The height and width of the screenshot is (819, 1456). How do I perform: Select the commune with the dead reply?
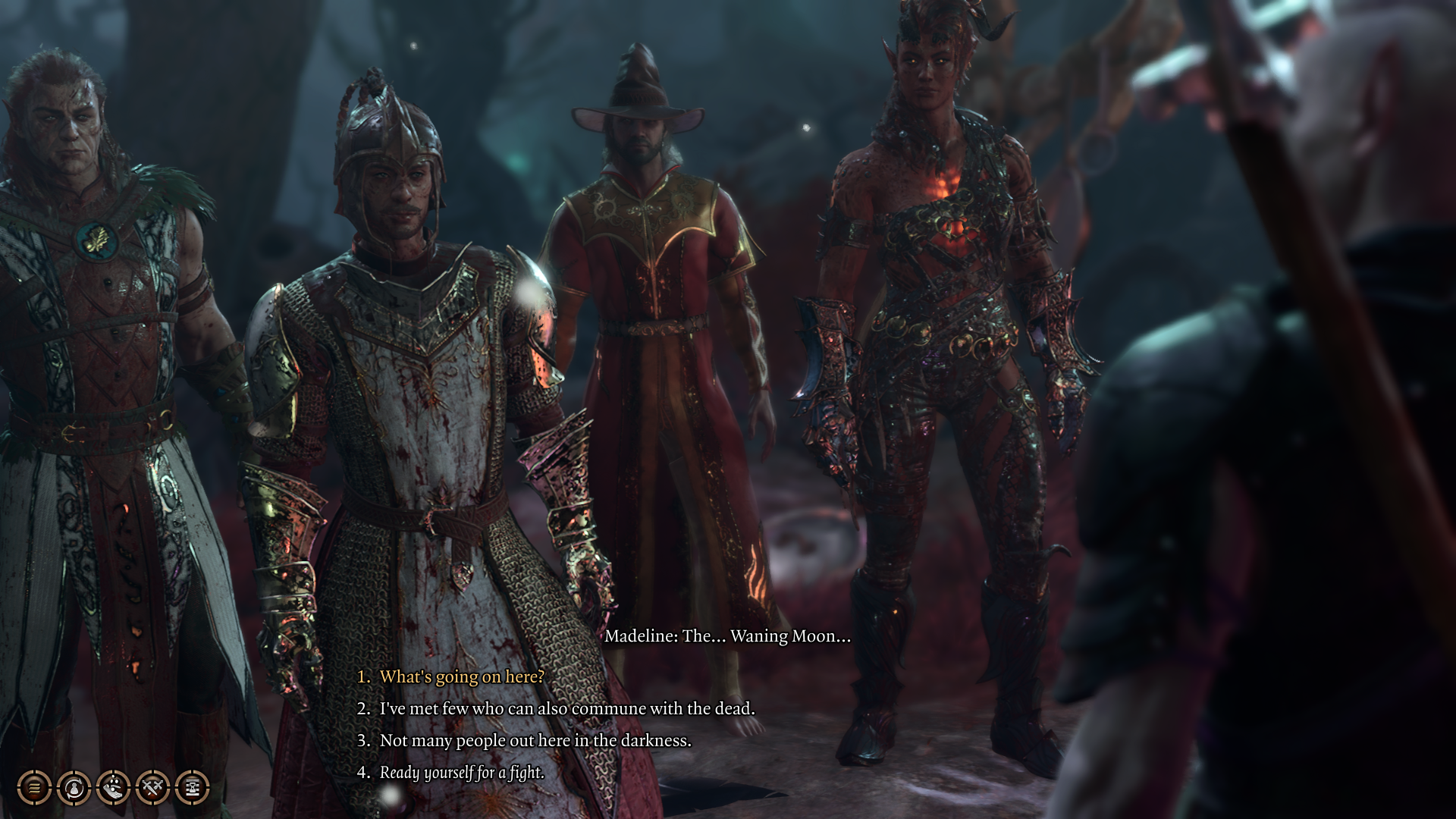coord(566,708)
